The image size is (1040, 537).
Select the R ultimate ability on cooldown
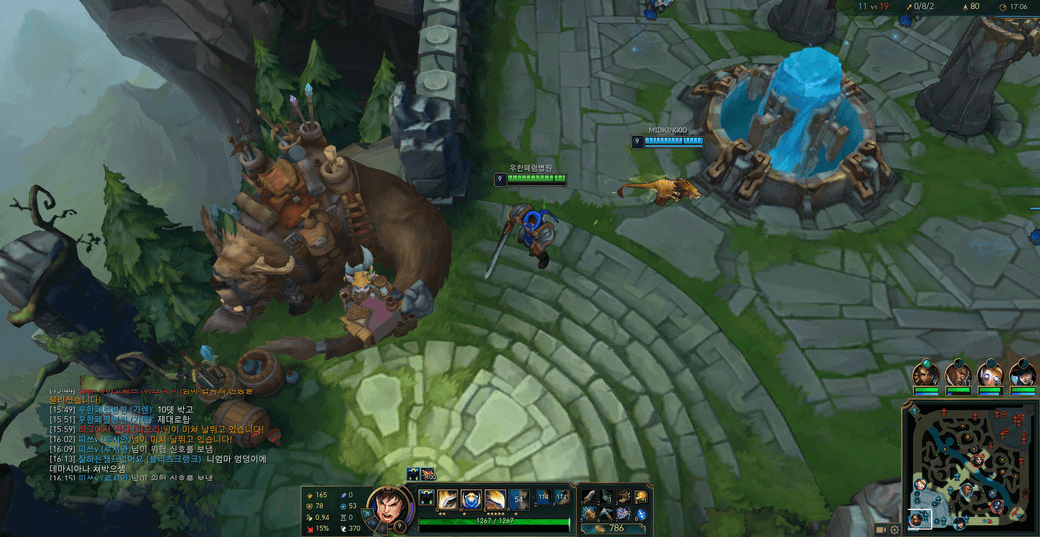[519, 498]
